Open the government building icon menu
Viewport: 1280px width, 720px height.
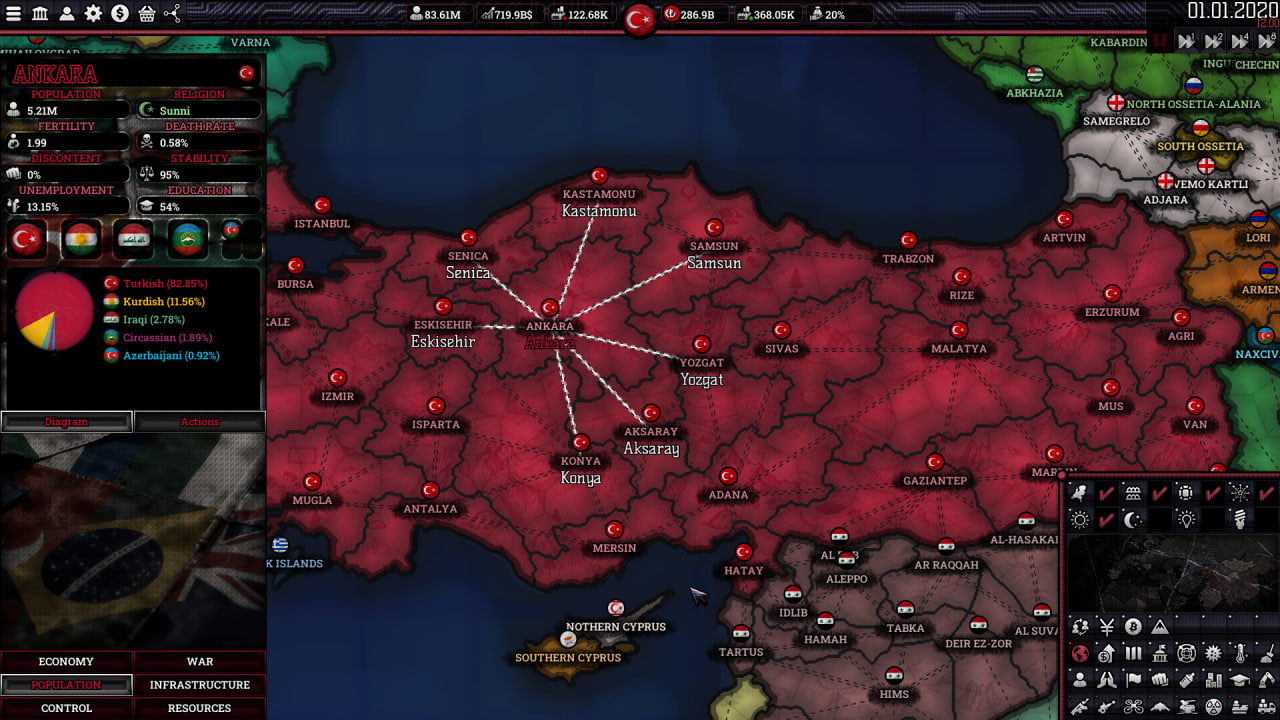pos(40,14)
